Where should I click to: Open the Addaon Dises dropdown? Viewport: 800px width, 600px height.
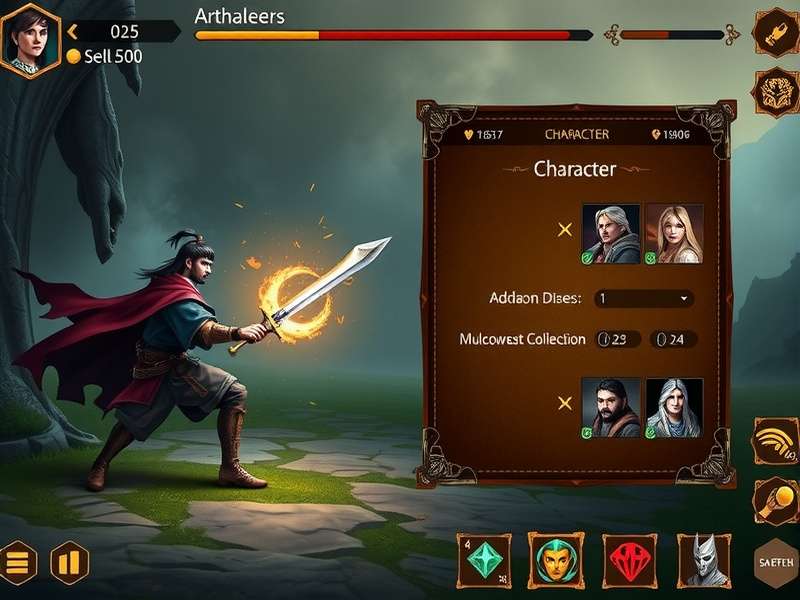tap(644, 298)
